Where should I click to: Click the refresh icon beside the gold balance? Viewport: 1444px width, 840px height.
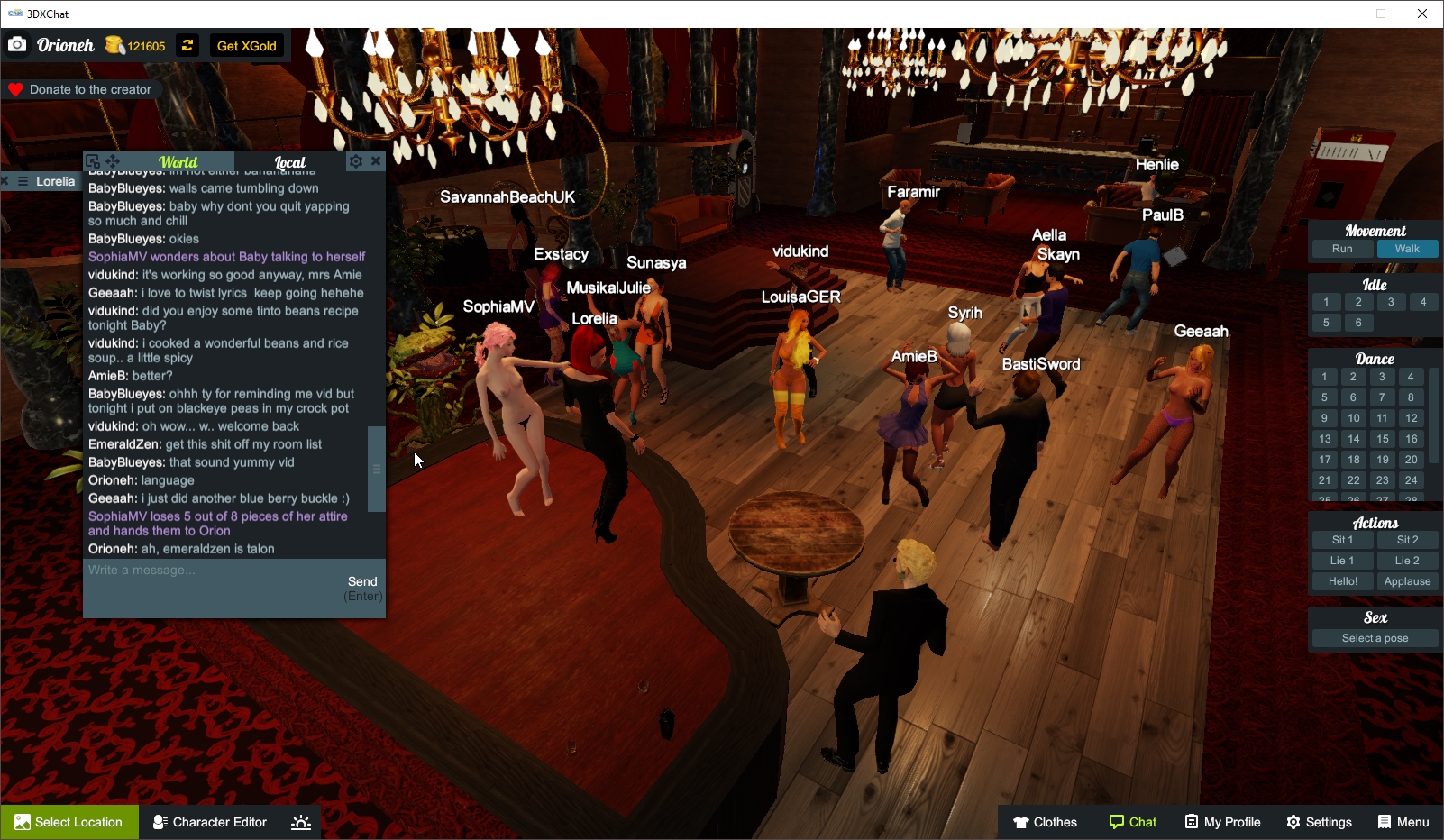187,45
